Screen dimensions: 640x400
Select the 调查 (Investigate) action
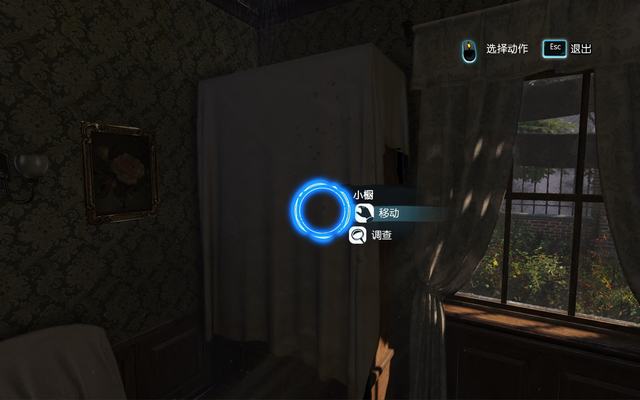click(380, 236)
